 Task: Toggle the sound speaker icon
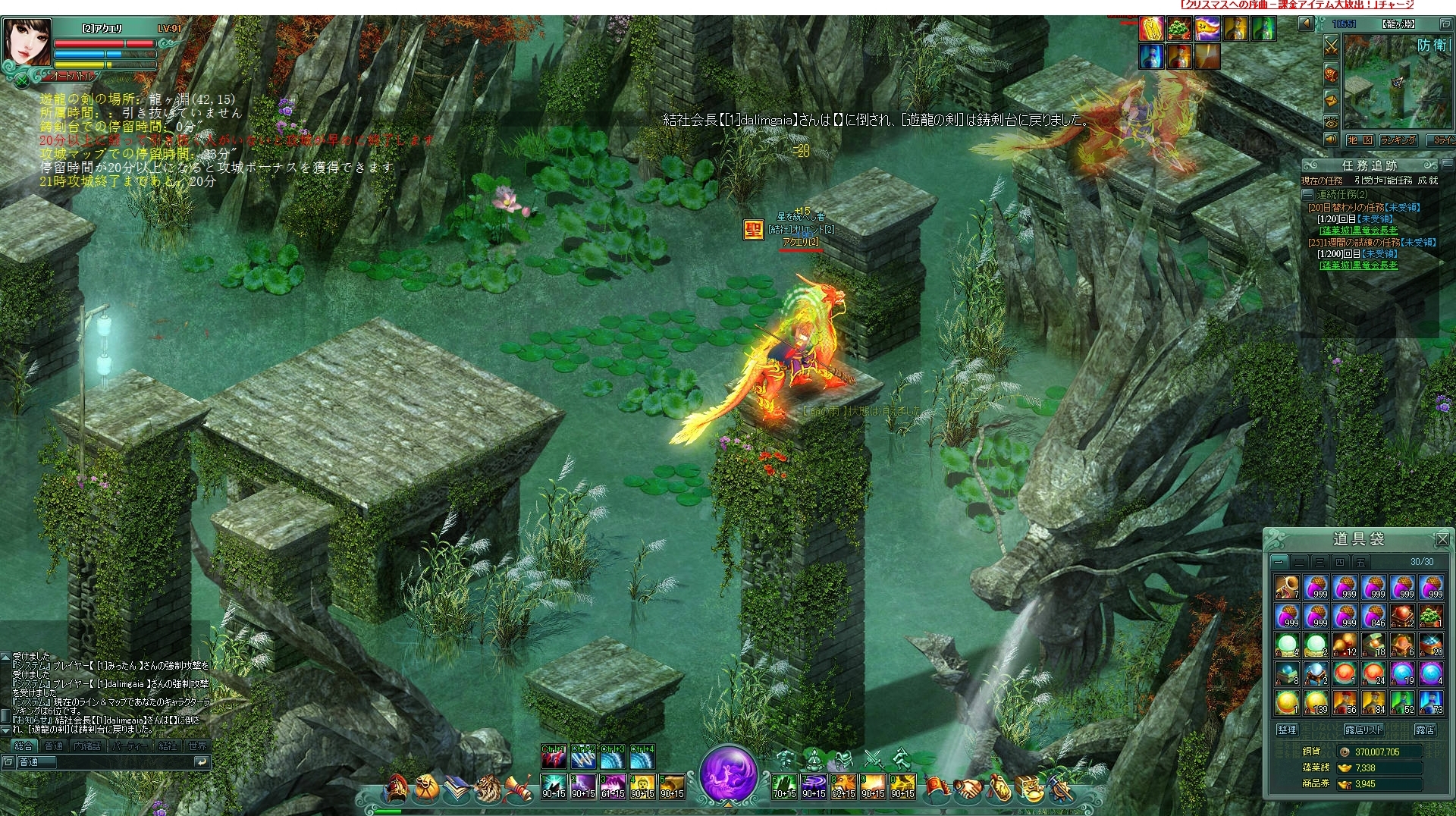1331,140
